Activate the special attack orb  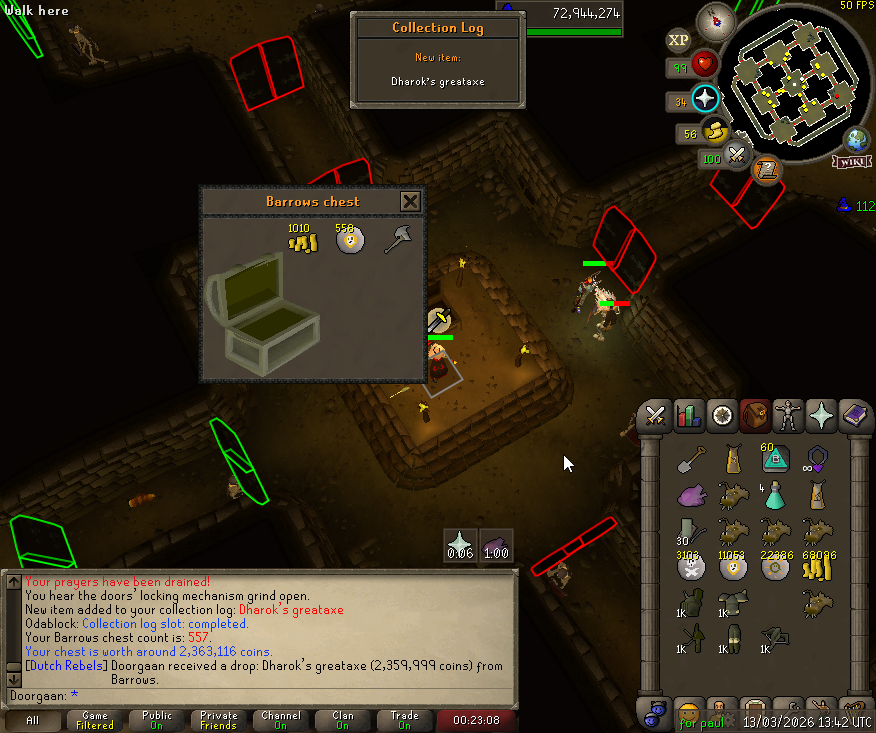point(738,155)
